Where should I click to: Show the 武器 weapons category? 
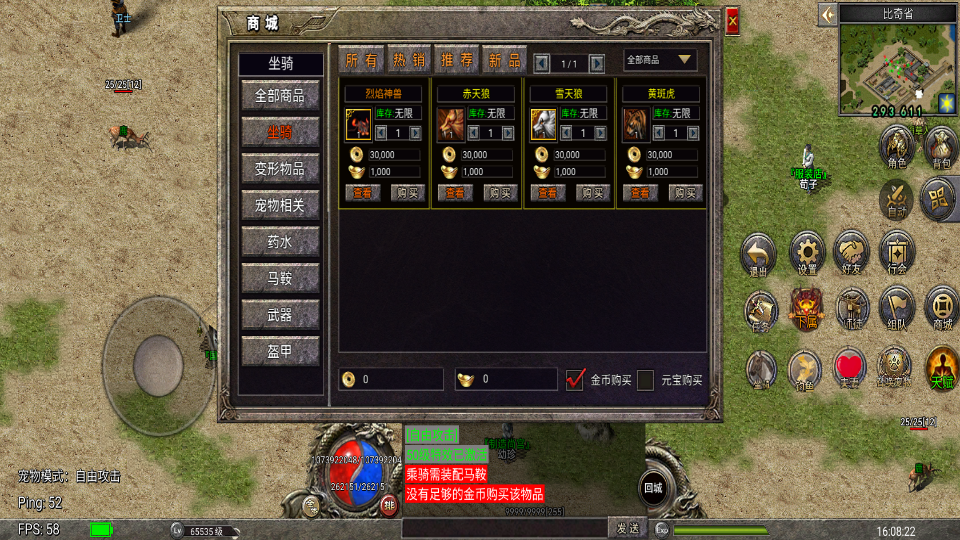coord(280,315)
